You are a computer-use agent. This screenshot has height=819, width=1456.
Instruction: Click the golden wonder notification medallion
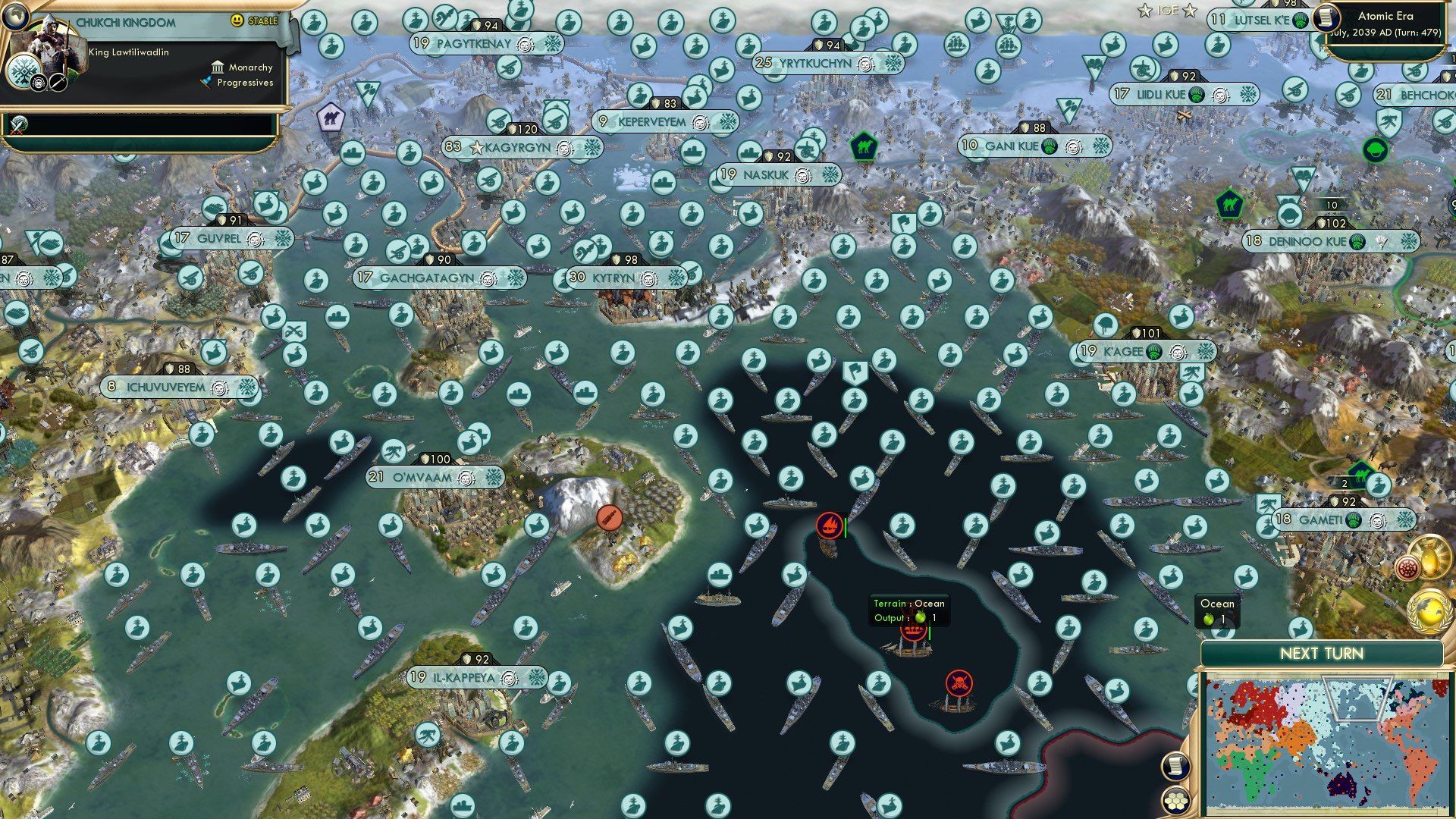(x=1430, y=557)
